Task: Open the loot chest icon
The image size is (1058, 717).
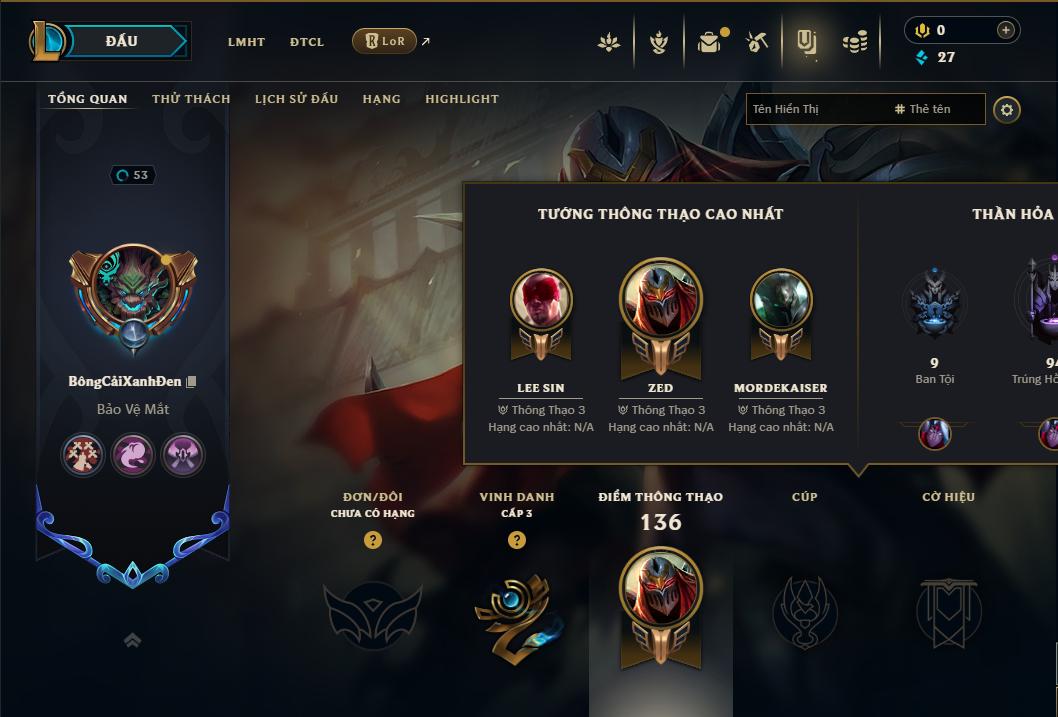Action: [x=710, y=42]
